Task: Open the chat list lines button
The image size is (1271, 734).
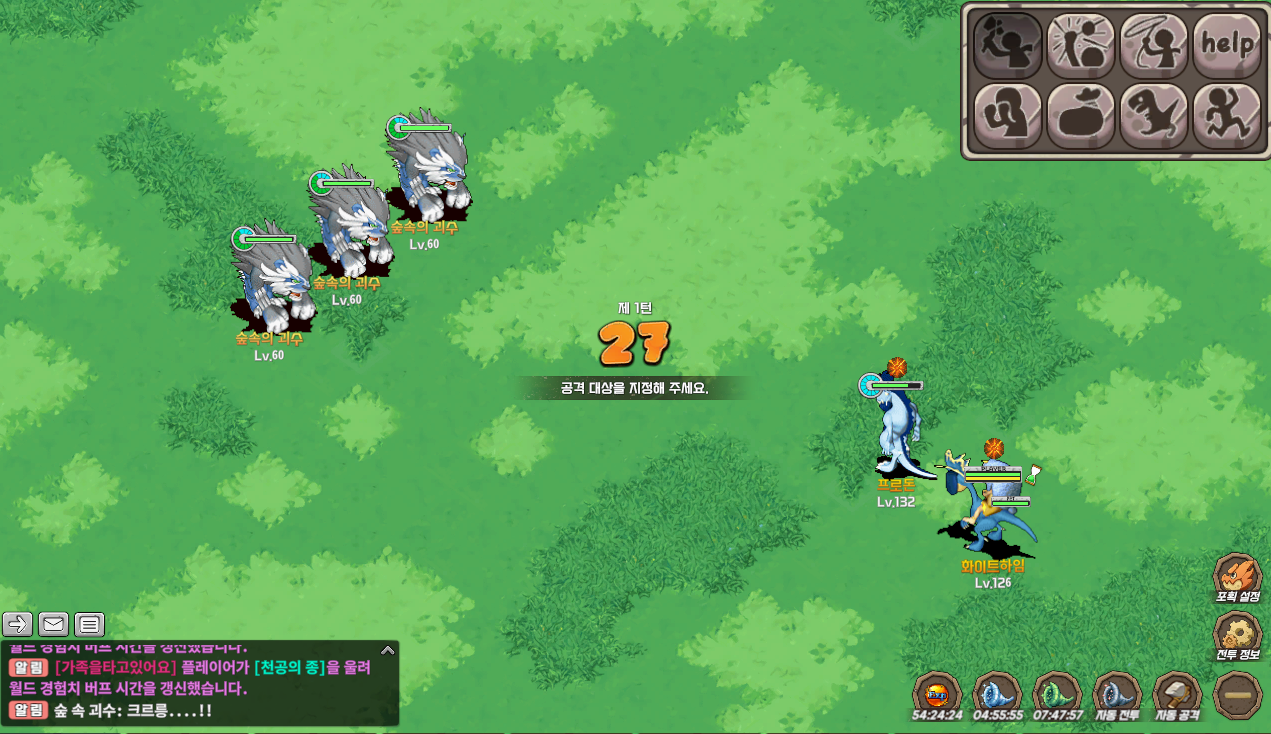Action: [x=90, y=624]
